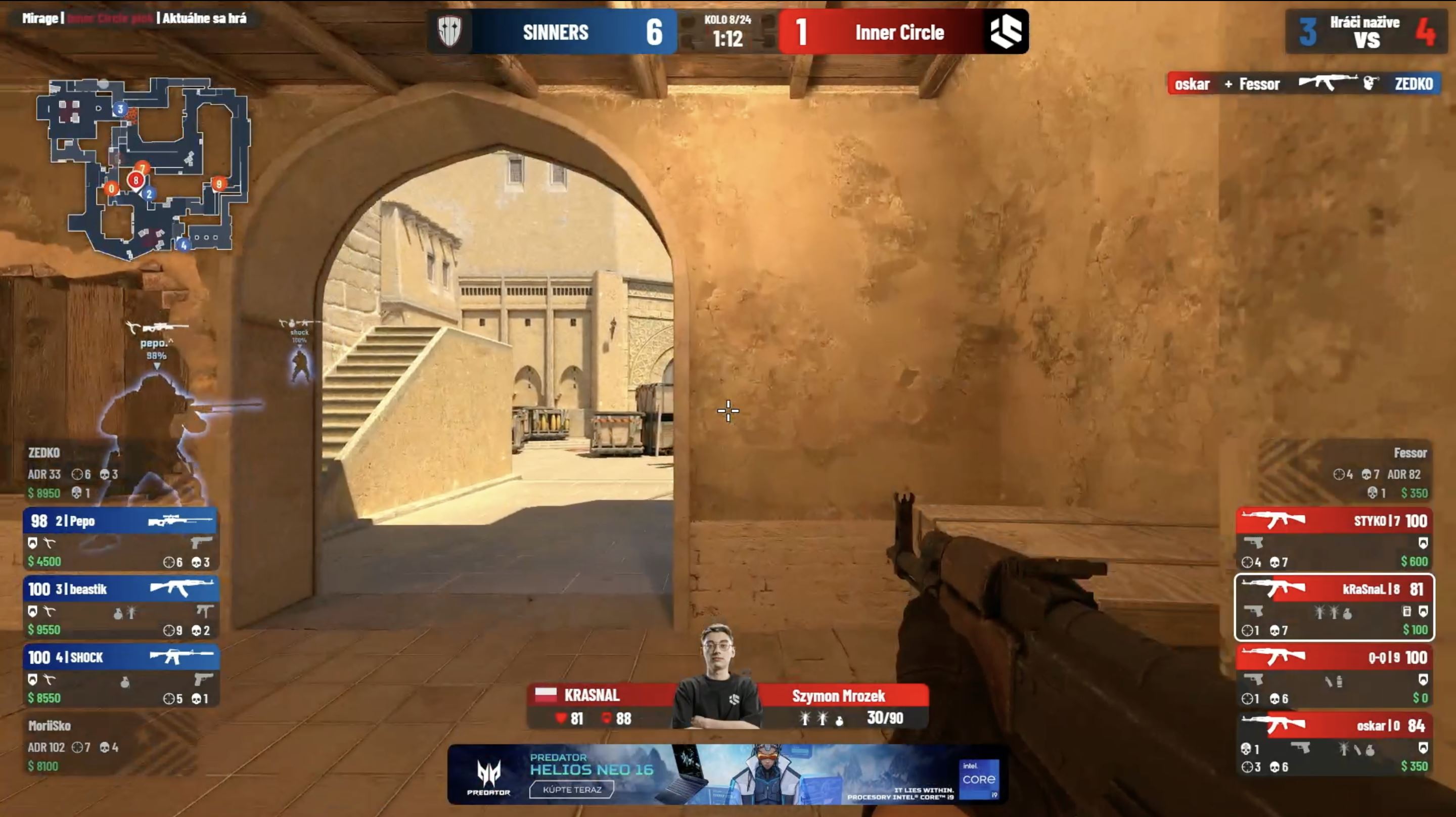Click the players alive 3 vs 4 panel
The height and width of the screenshot is (817, 1456).
[1366, 32]
